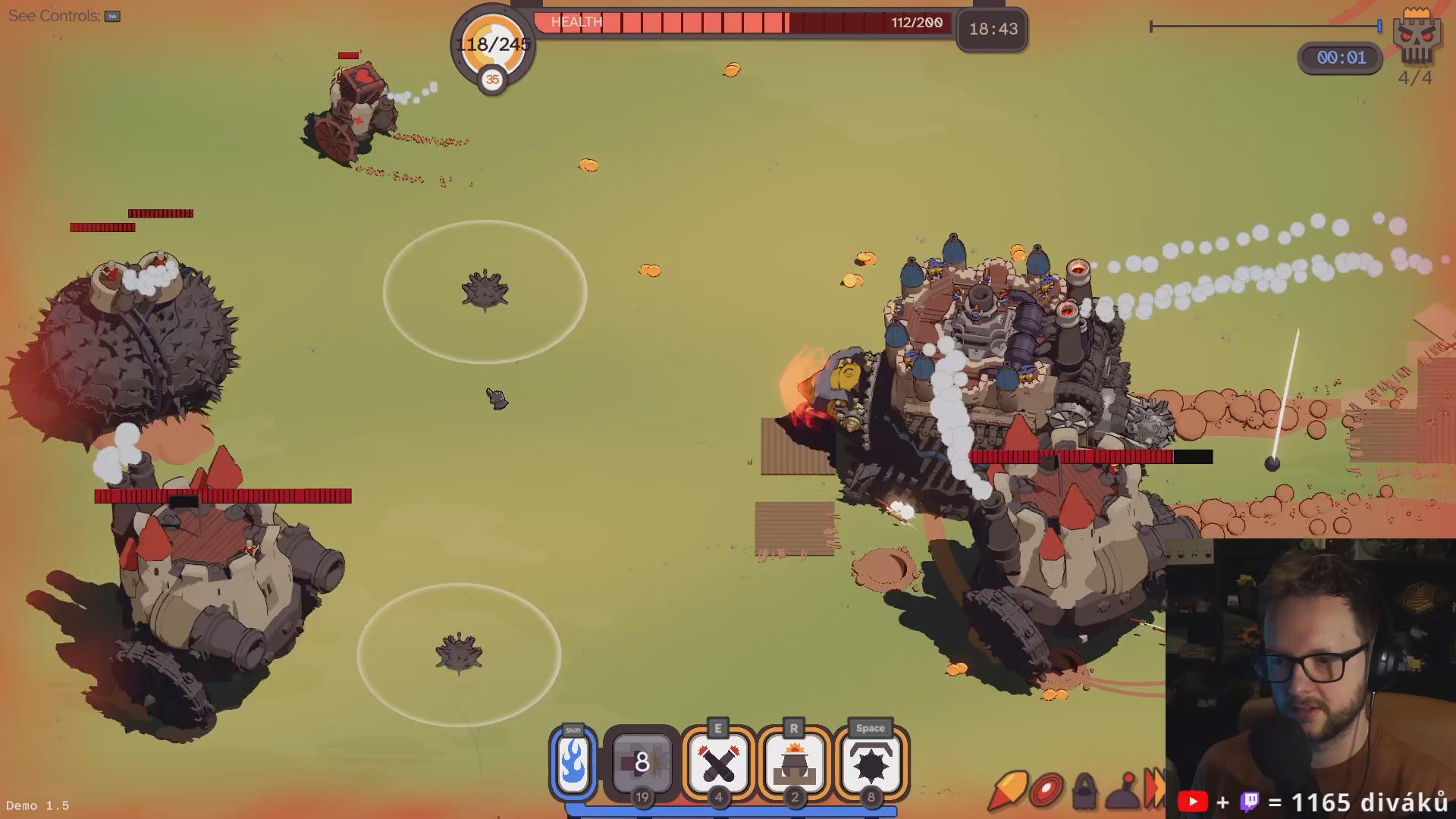Image resolution: width=1456 pixels, height=819 pixels.
Task: Deploy the spiked mine ability
Action: pyautogui.click(x=871, y=762)
